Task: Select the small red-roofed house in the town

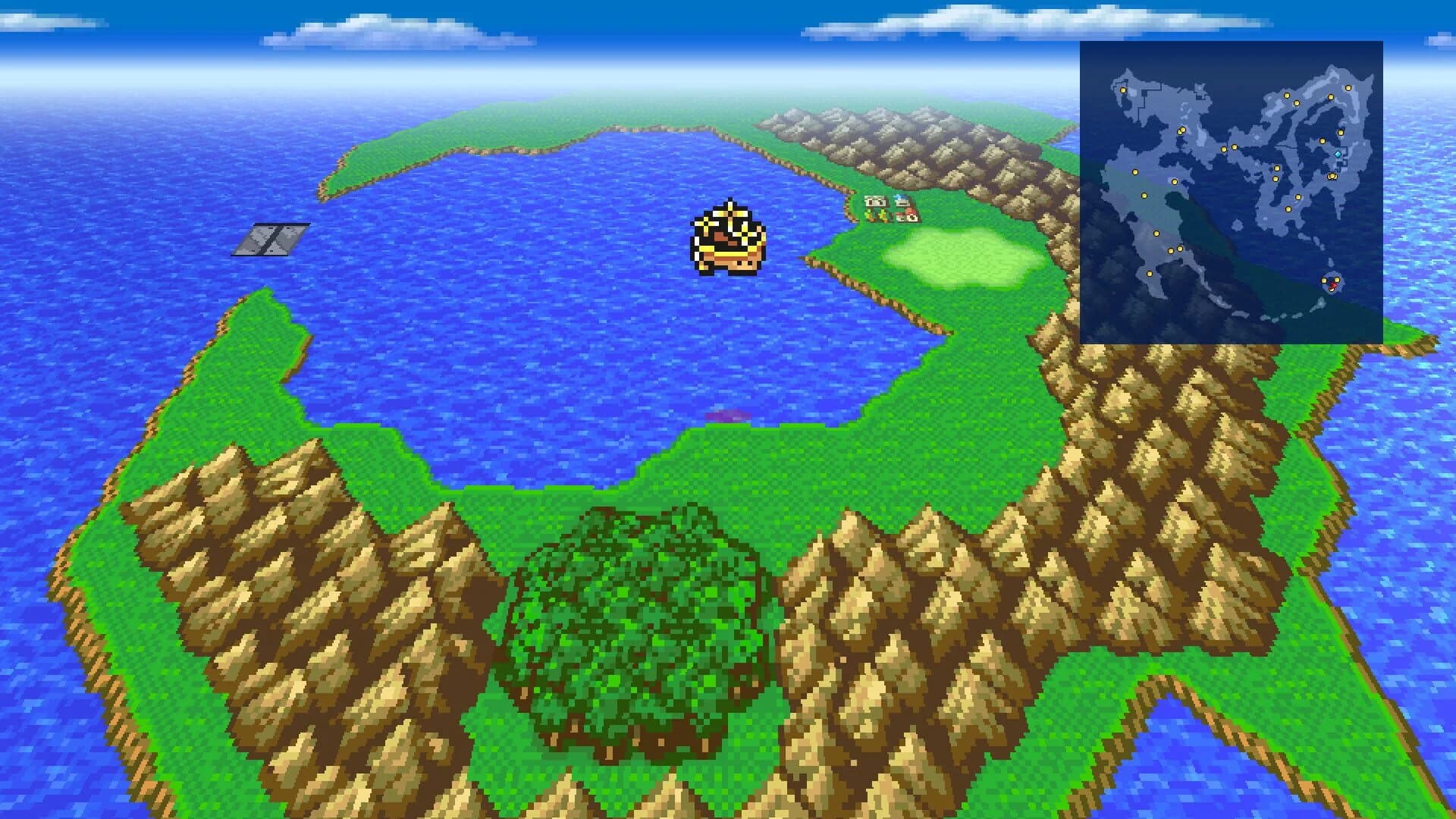Action: pyautogui.click(x=908, y=217)
